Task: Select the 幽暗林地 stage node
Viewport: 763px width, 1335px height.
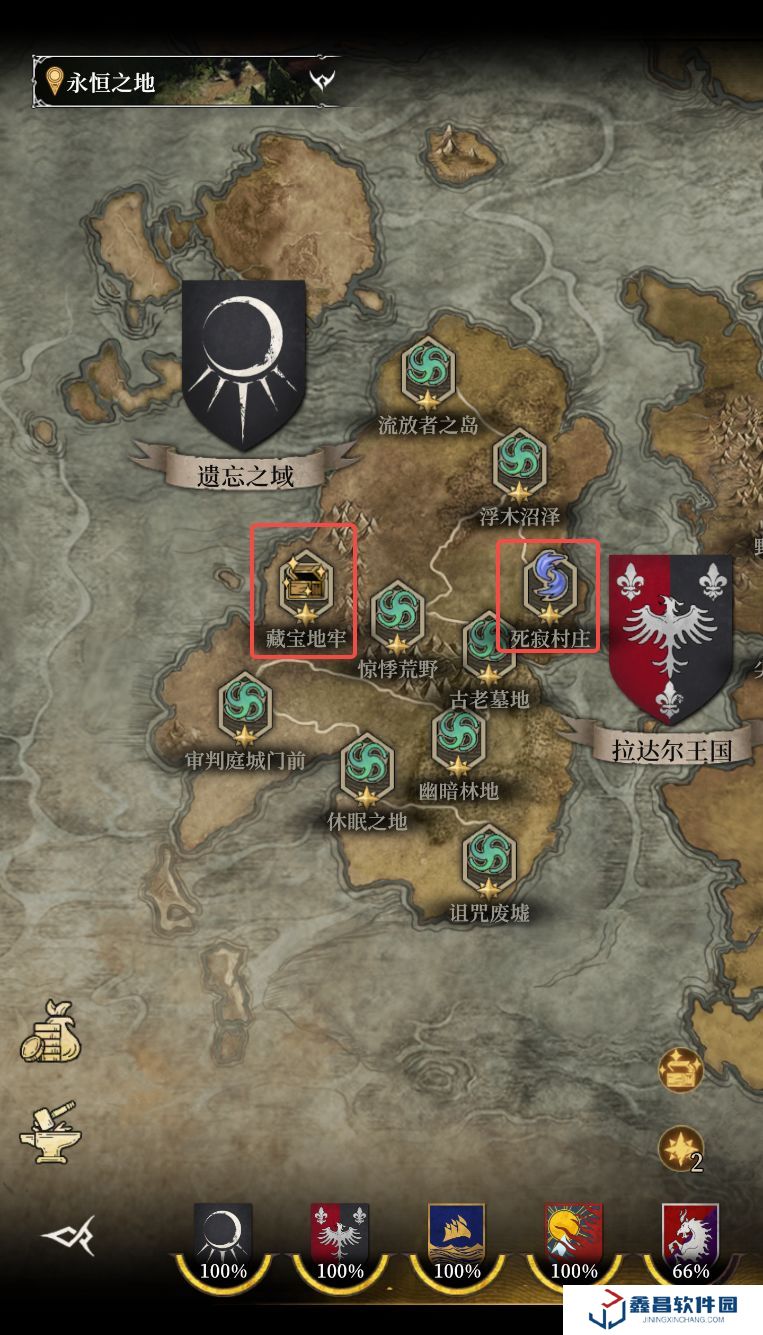Action: pyautogui.click(x=459, y=740)
